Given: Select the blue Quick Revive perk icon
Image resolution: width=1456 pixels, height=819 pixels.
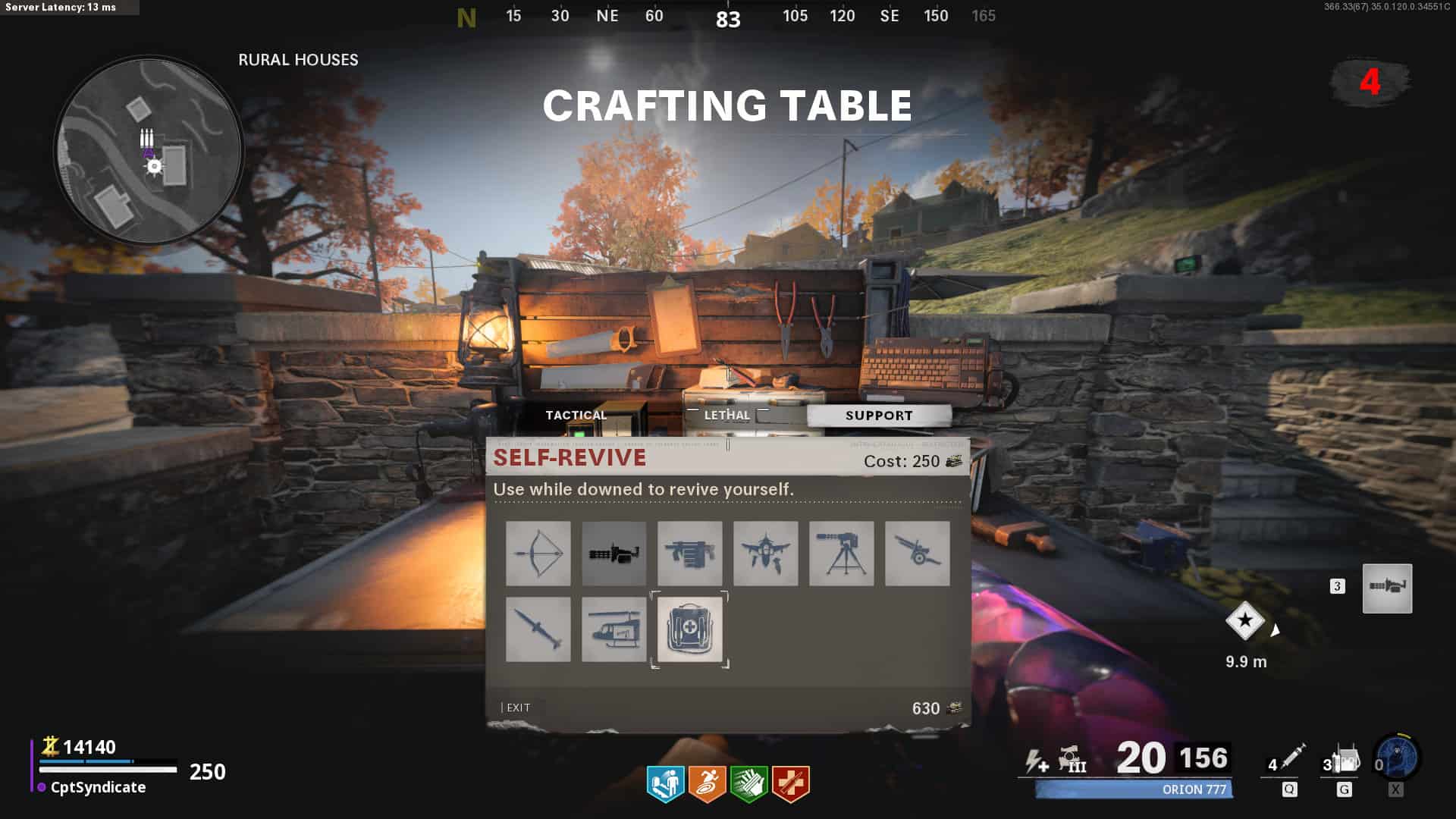Looking at the screenshot, I should pyautogui.click(x=665, y=783).
